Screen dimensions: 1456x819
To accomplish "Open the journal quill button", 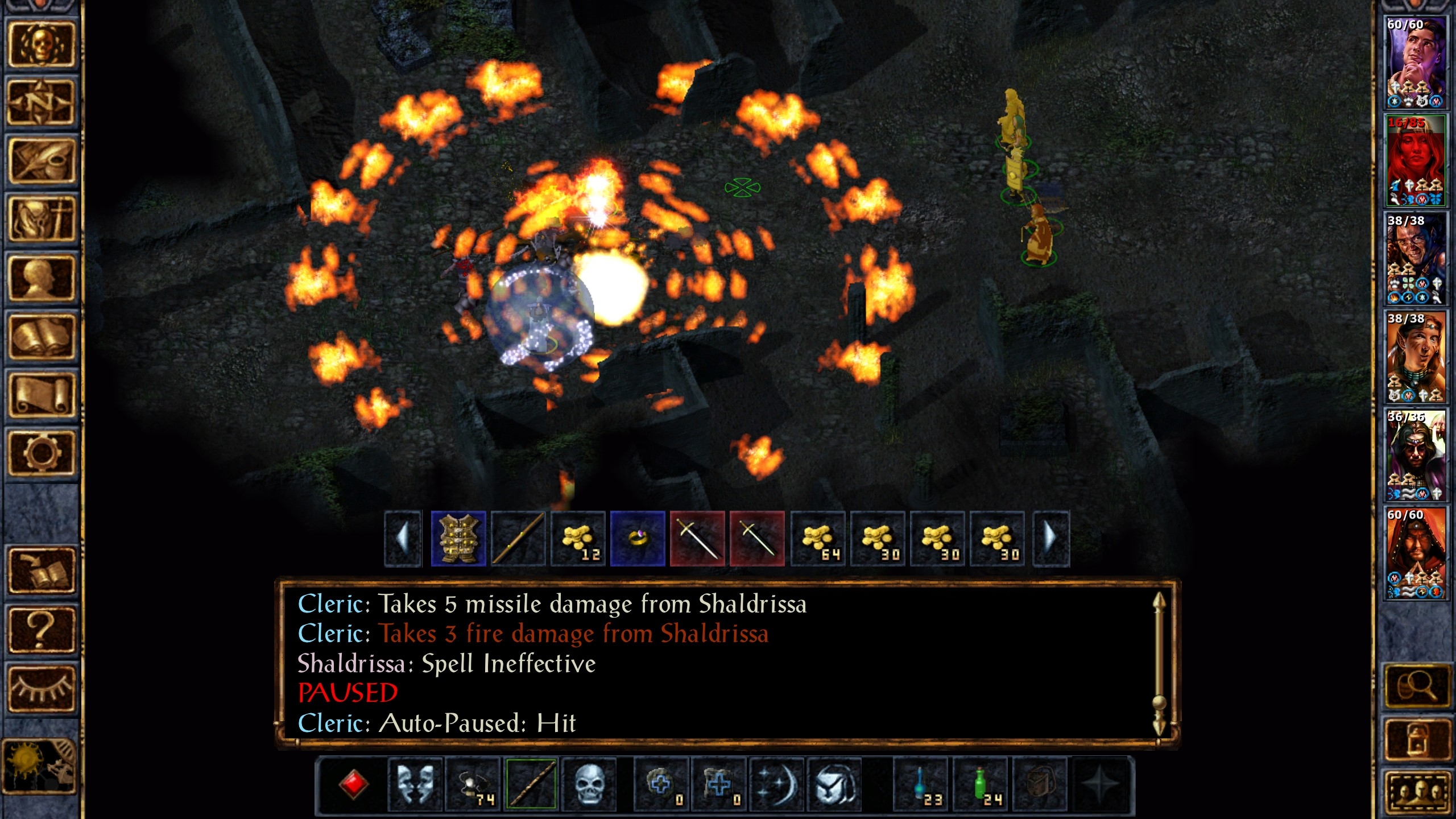I will pos(41,161).
